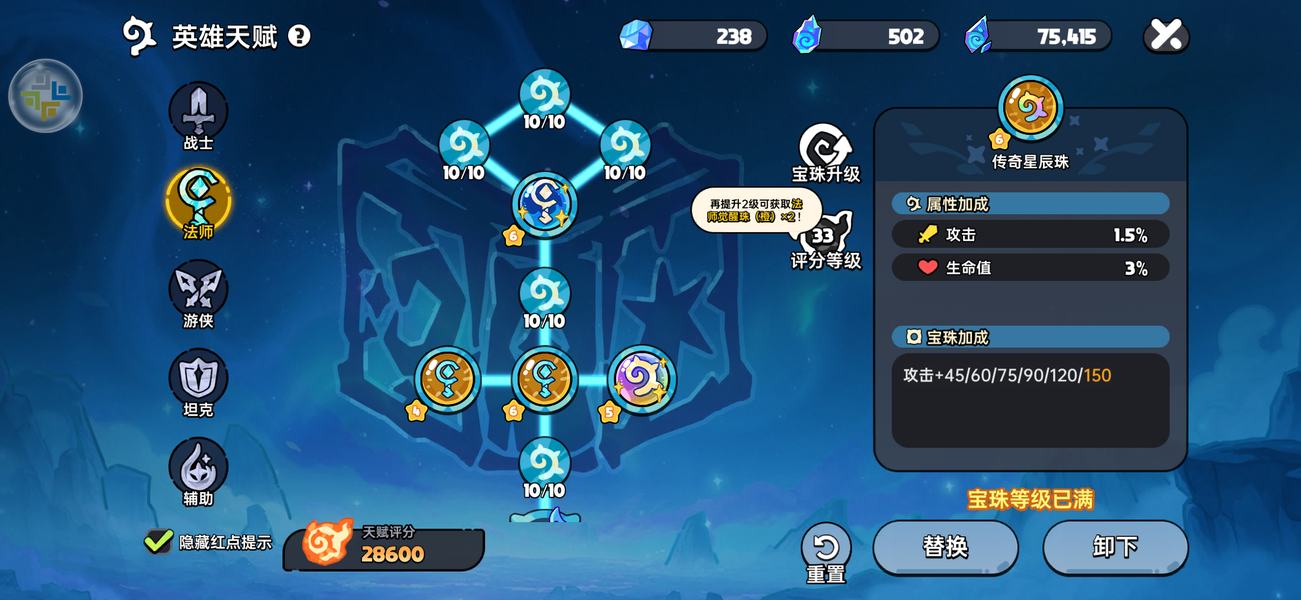This screenshot has width=1301, height=600.
Task: Open the 辅助 support tab
Action: (198, 468)
